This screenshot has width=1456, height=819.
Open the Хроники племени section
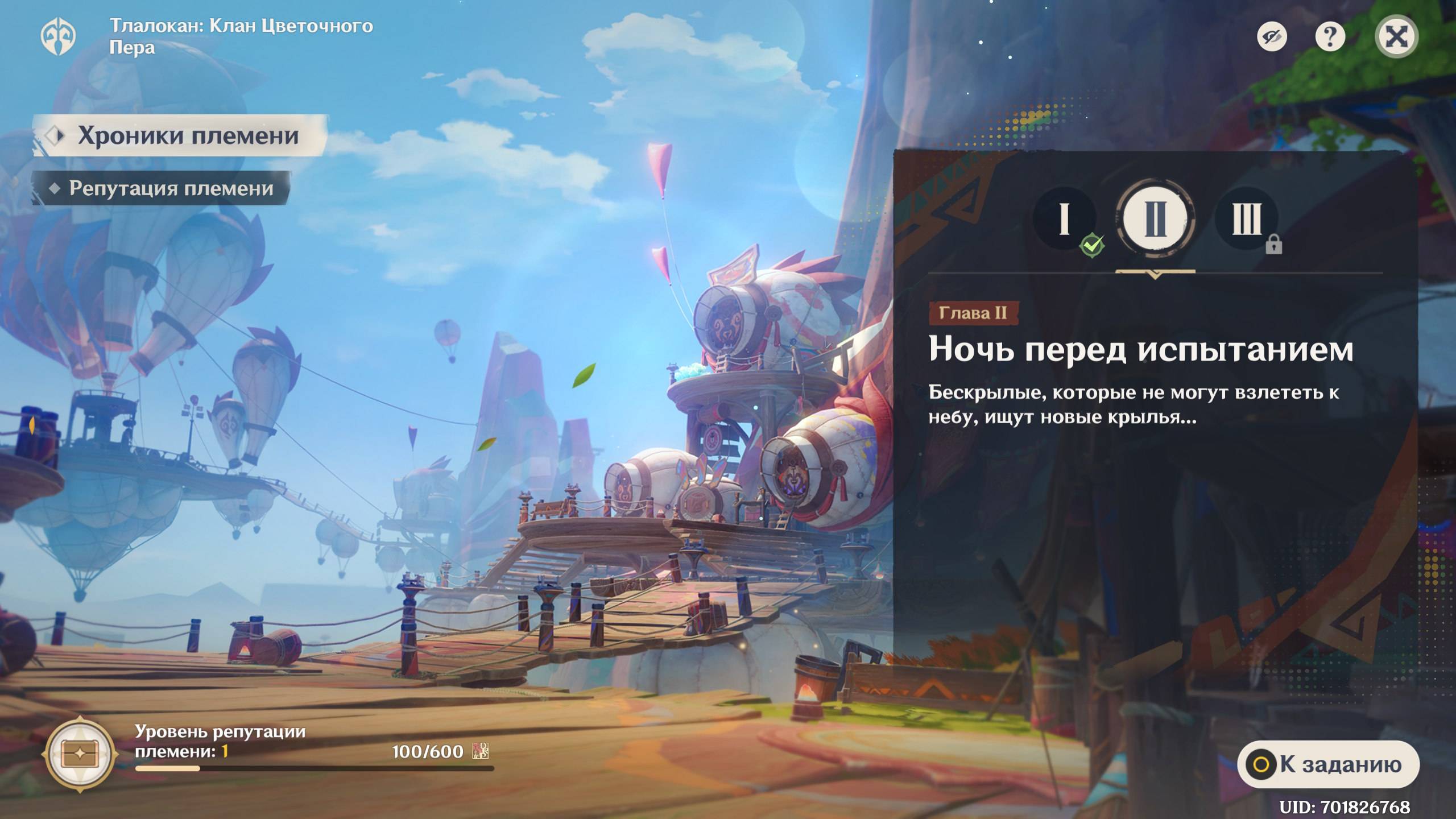(x=181, y=136)
